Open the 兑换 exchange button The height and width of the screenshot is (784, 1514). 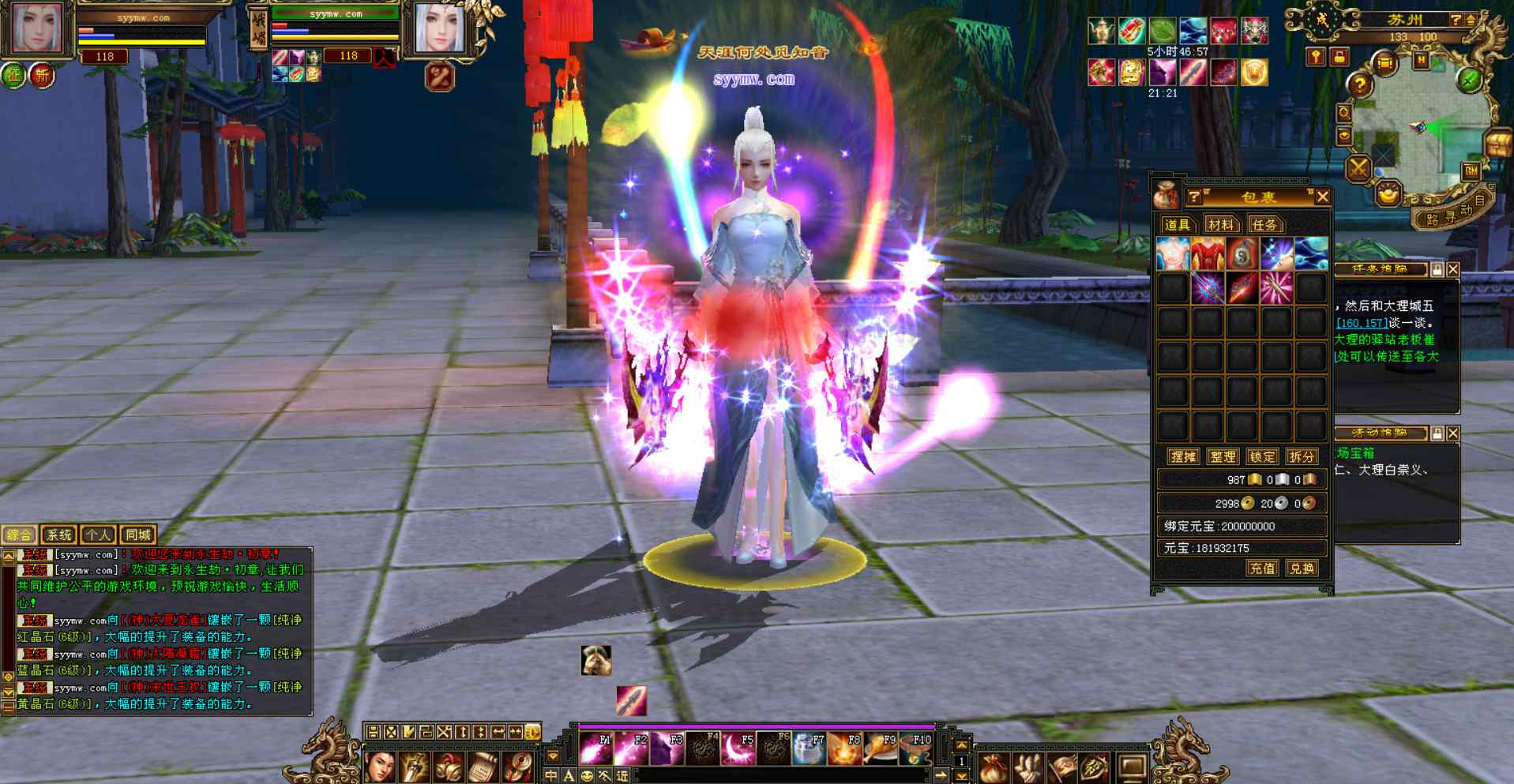1301,568
